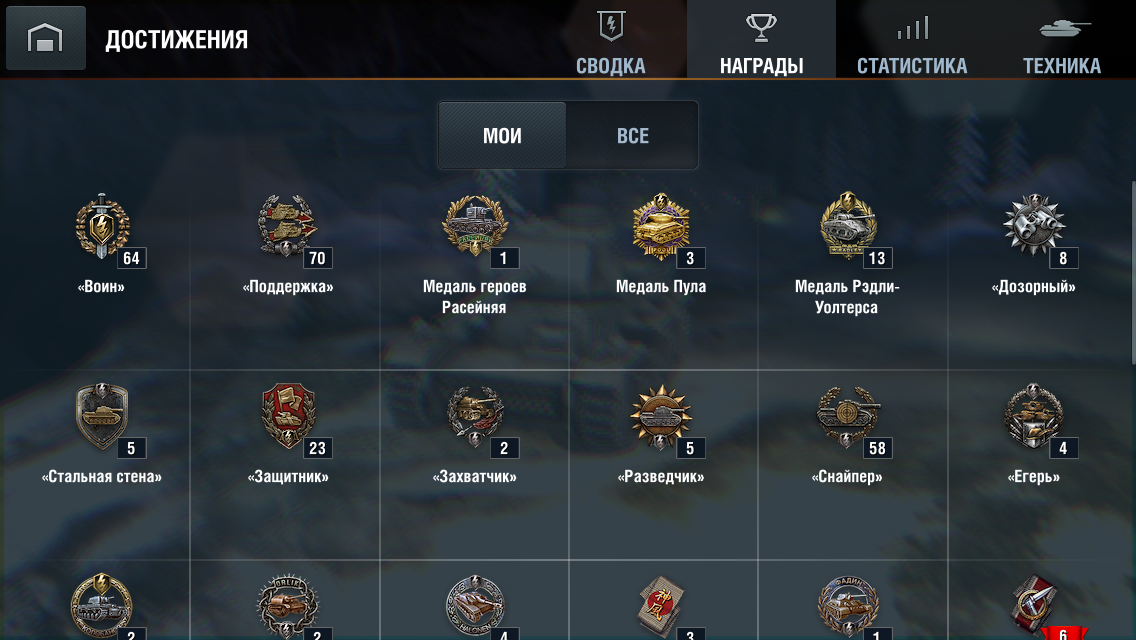This screenshot has height=640, width=1136.
Task: Choose the «Егерь» medal
Action: (x=1034, y=418)
